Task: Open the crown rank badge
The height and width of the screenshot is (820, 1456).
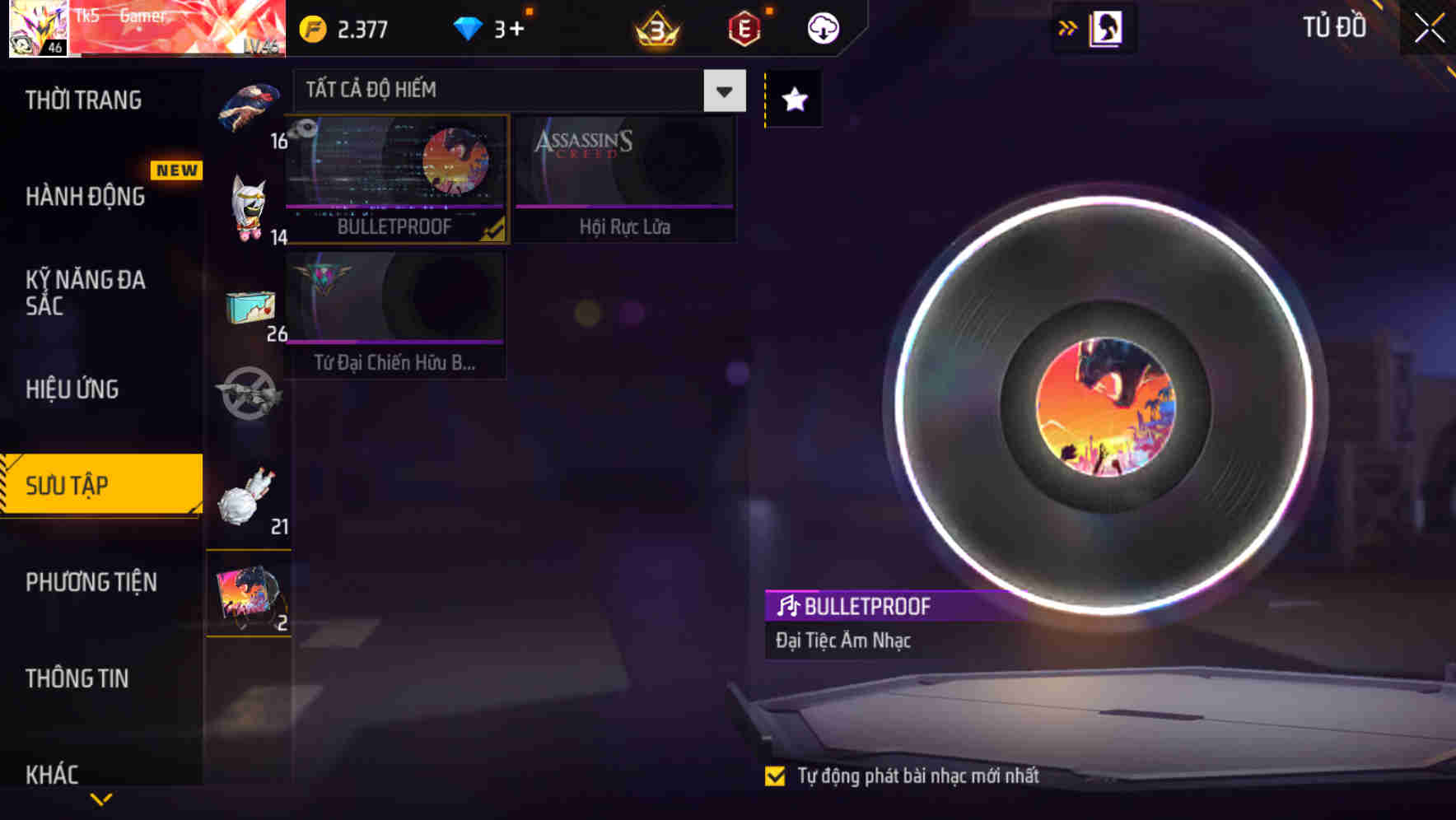Action: pos(655,30)
